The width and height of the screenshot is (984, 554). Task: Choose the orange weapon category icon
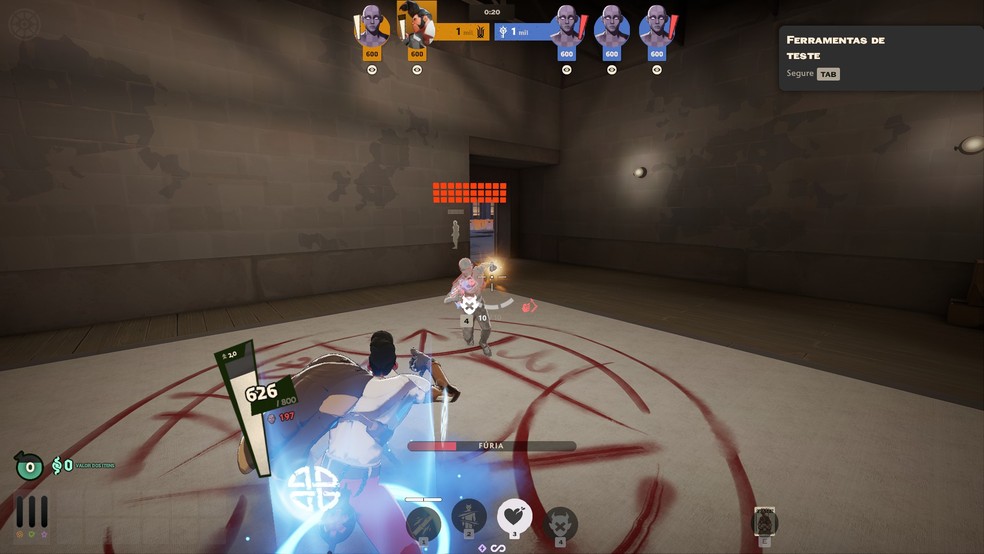tap(19, 534)
